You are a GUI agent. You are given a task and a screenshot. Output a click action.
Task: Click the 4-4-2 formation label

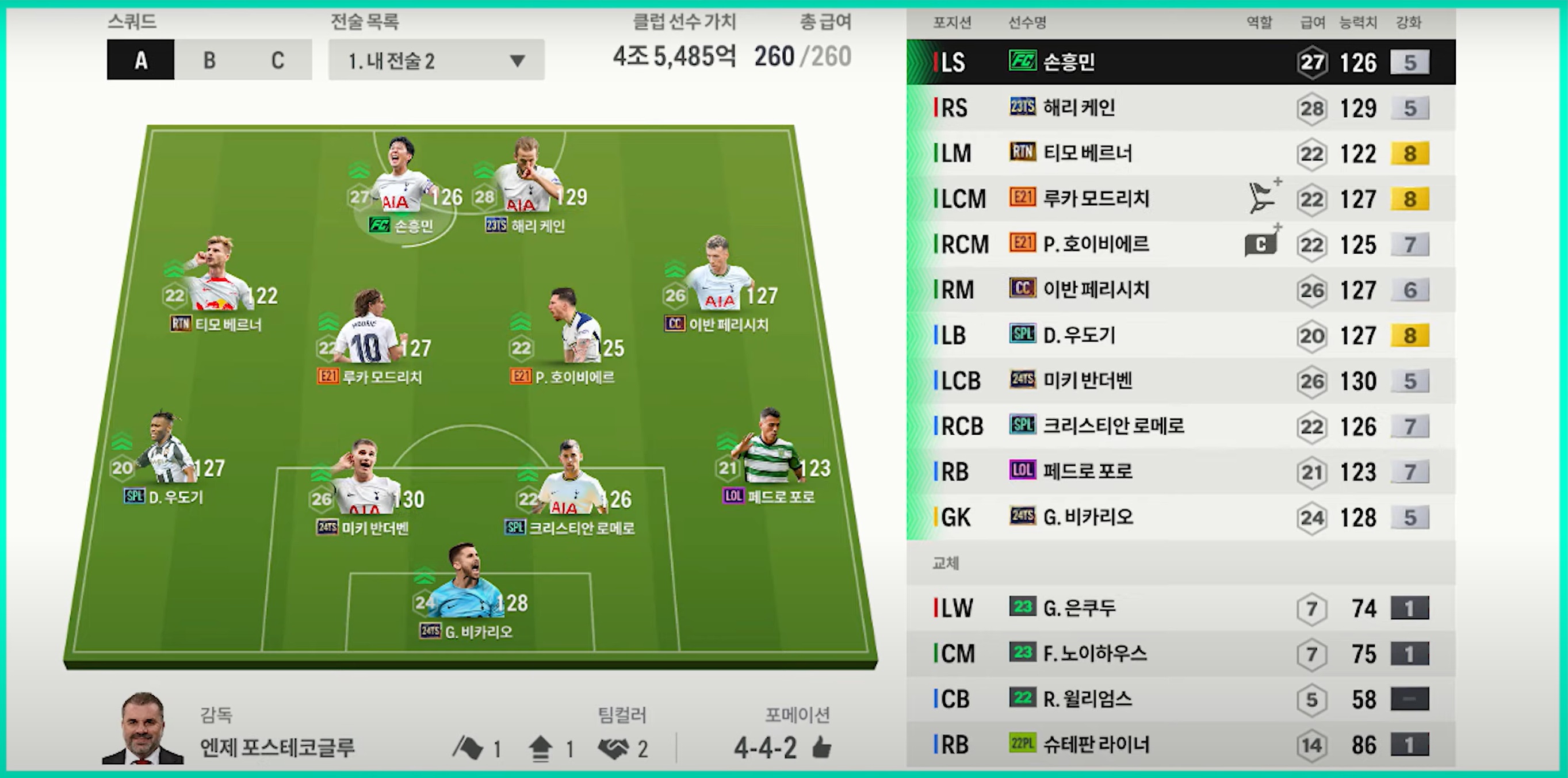765,748
